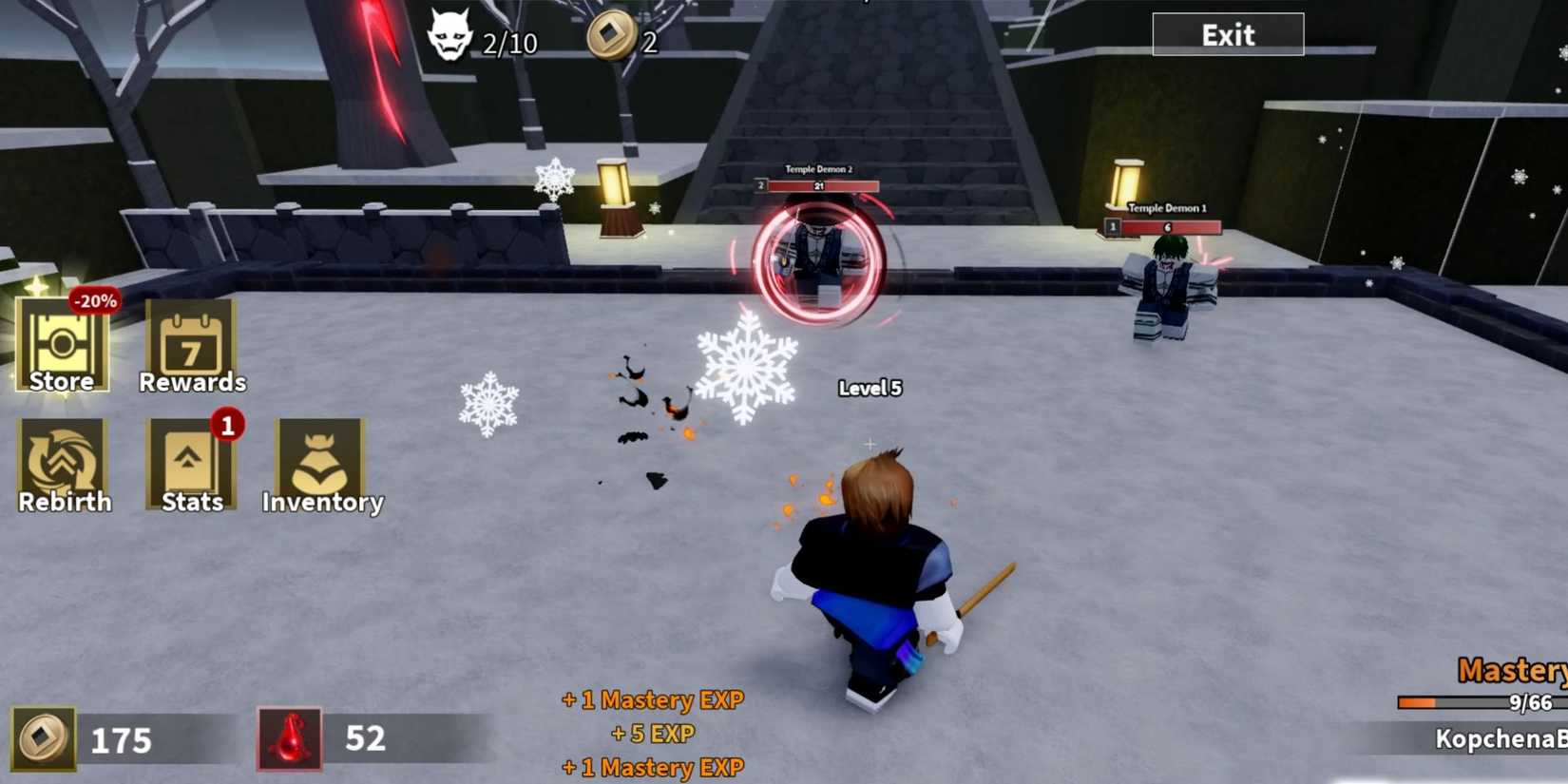Click the -20% discount badge on Store

[x=94, y=301]
